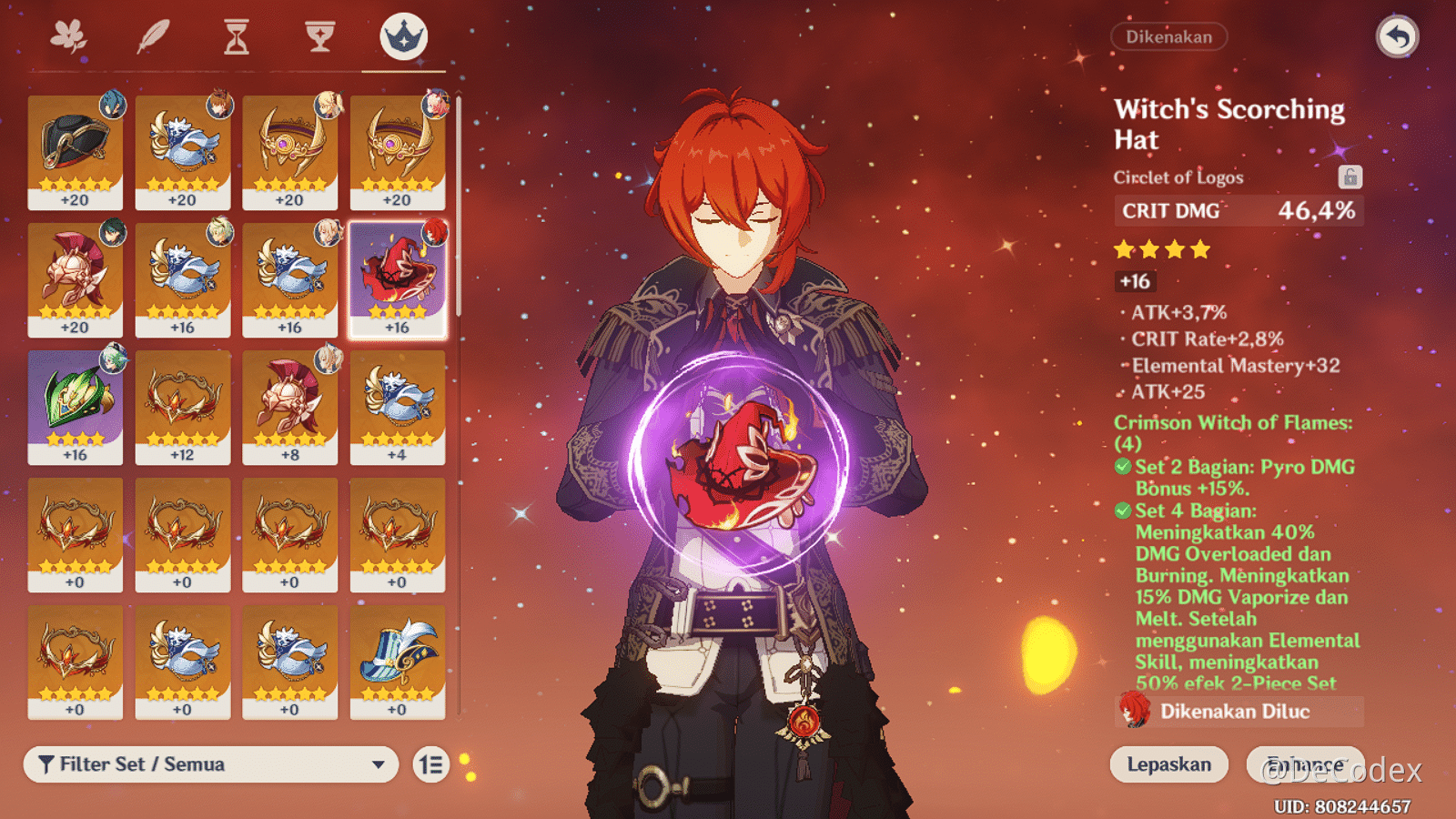Viewport: 1456px width, 819px height.
Task: Switch to the Plume of Death feather icon
Action: [x=154, y=38]
